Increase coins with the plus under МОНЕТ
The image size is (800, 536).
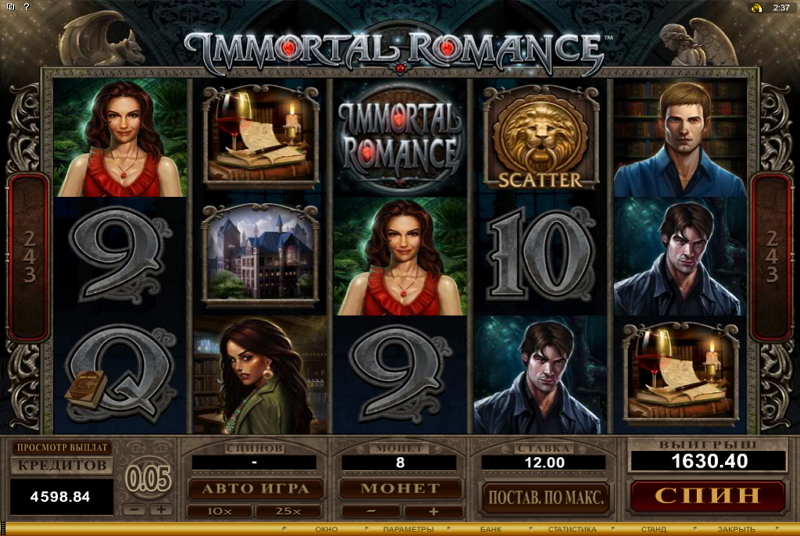point(434,511)
